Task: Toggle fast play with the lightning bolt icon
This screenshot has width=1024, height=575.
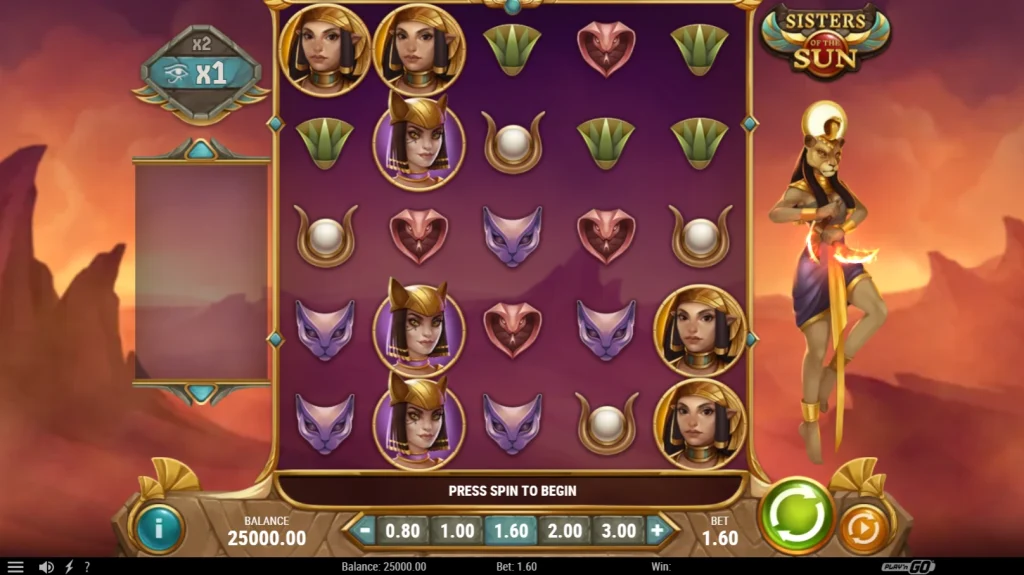Action: (68, 567)
